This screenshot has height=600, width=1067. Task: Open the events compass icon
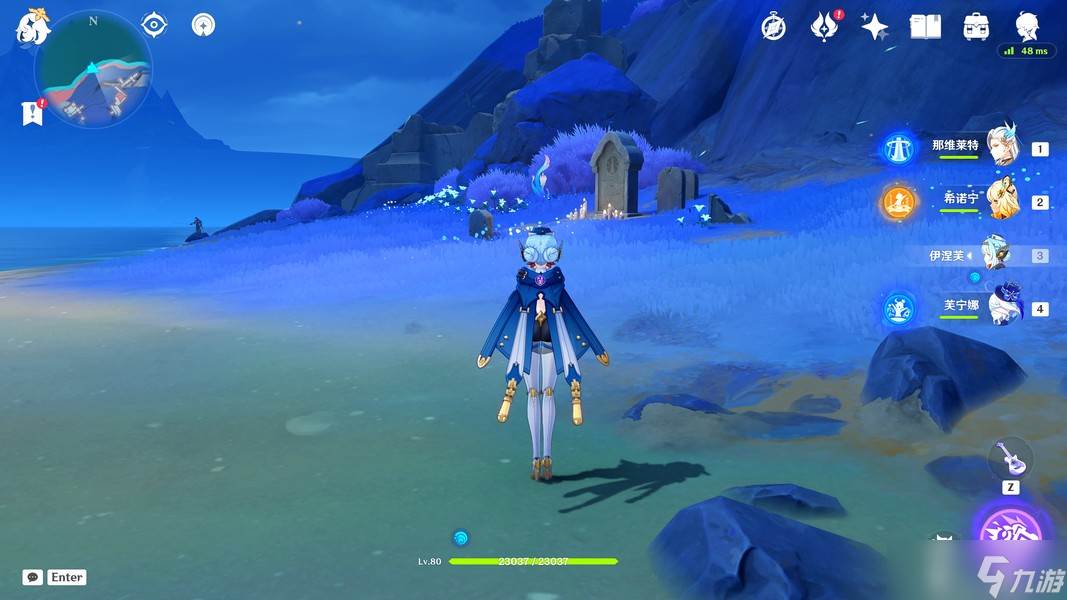[773, 27]
